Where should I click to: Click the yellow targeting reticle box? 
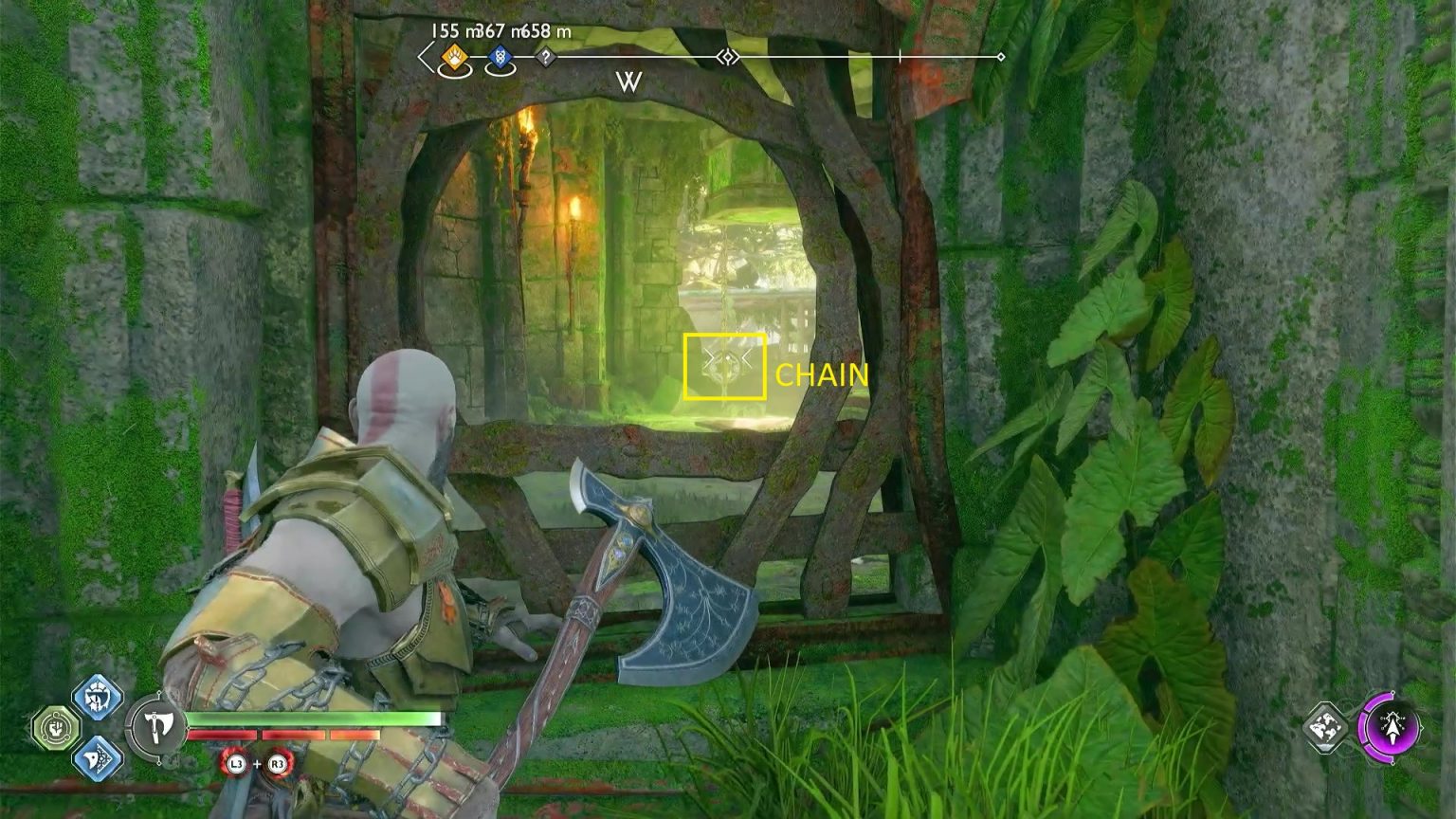point(723,368)
